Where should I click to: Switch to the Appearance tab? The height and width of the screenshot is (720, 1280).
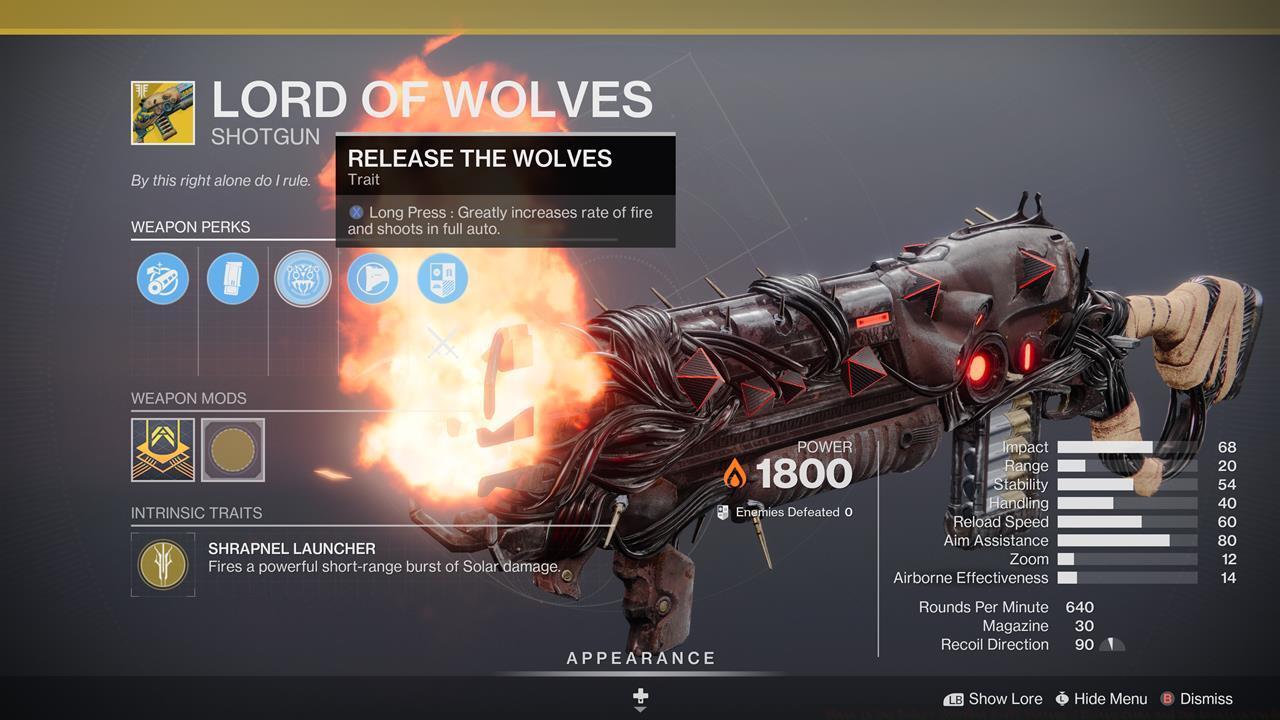click(639, 658)
